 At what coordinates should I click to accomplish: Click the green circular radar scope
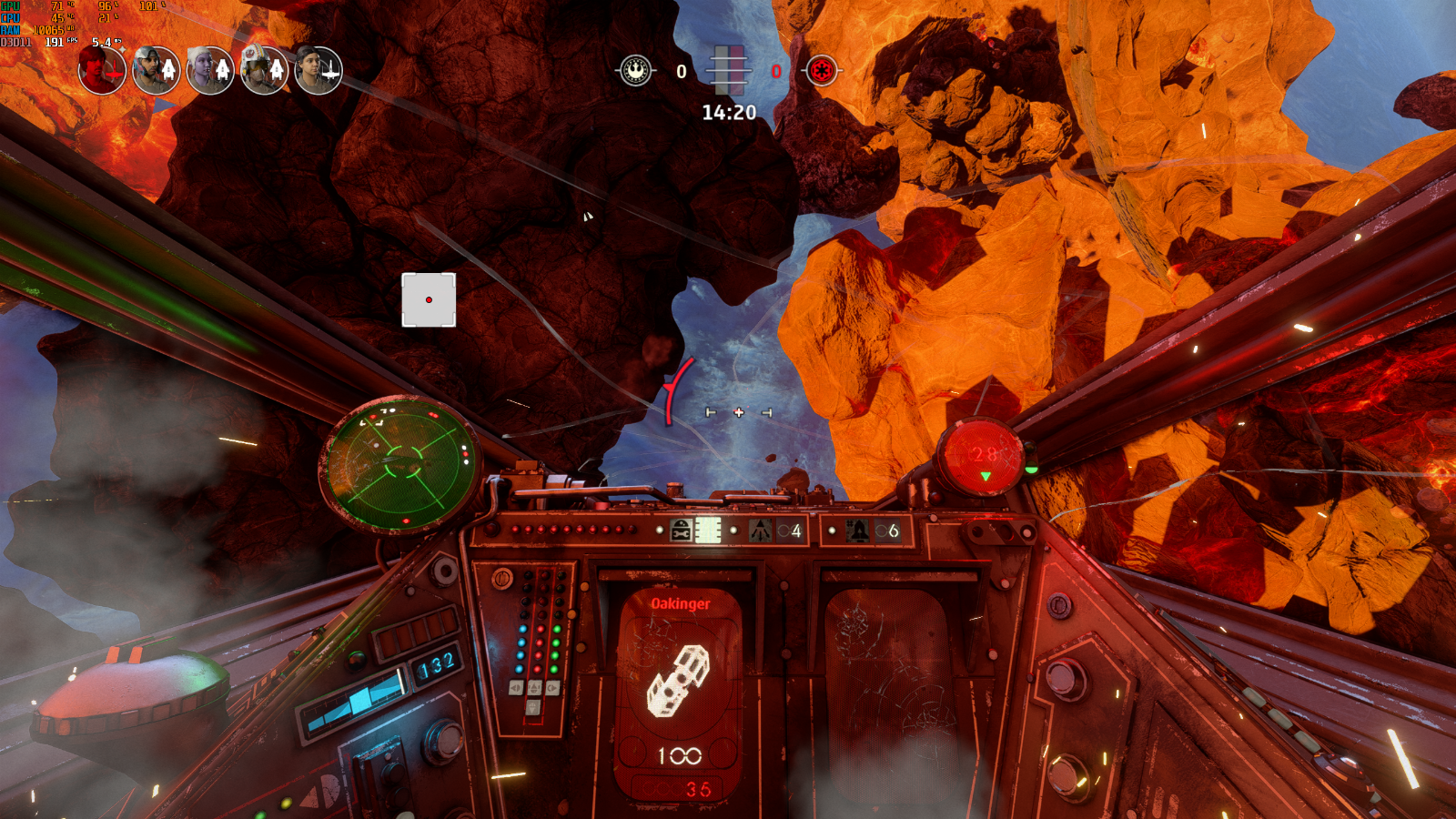tap(399, 464)
